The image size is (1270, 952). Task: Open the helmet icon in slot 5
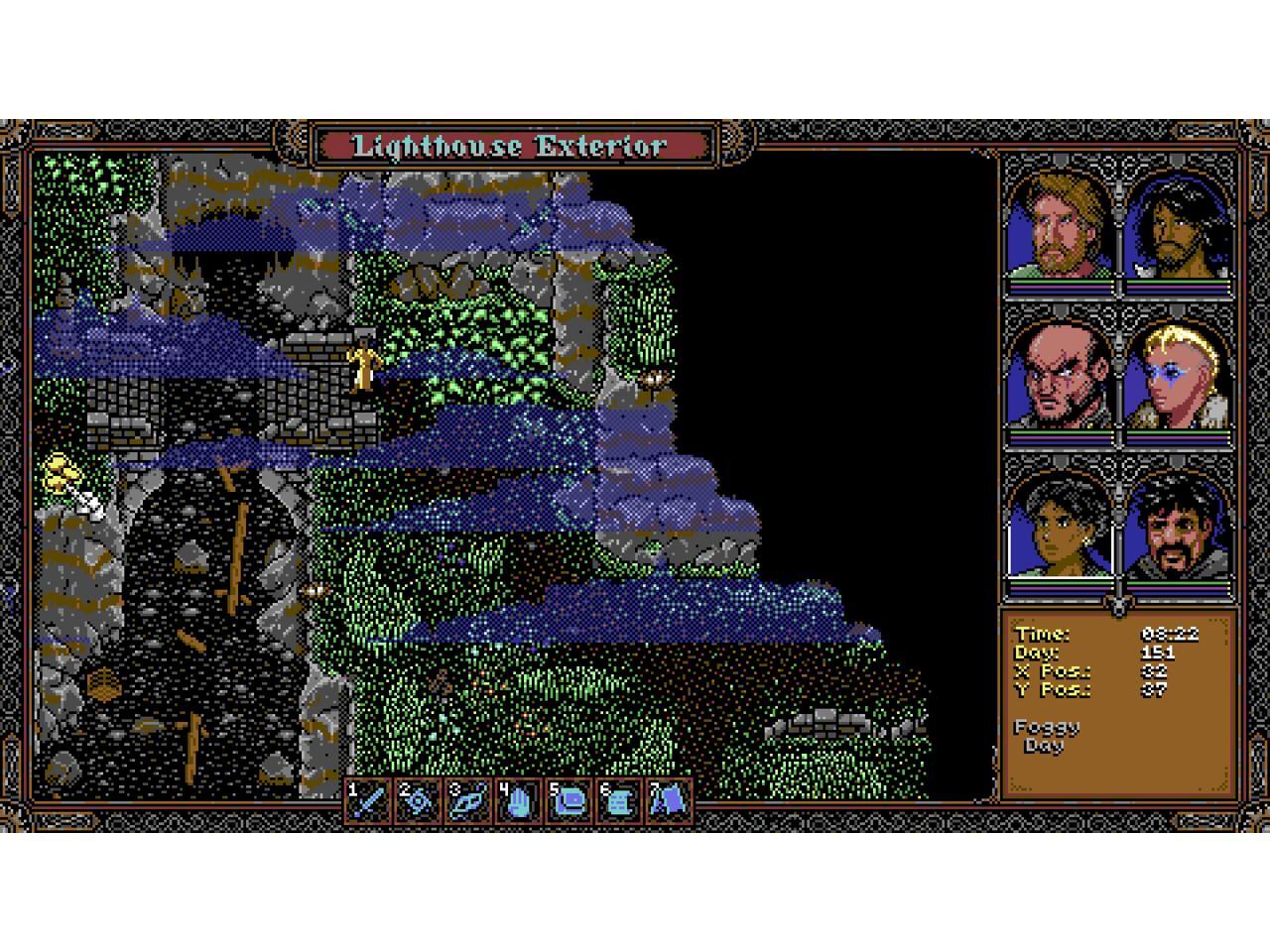570,800
